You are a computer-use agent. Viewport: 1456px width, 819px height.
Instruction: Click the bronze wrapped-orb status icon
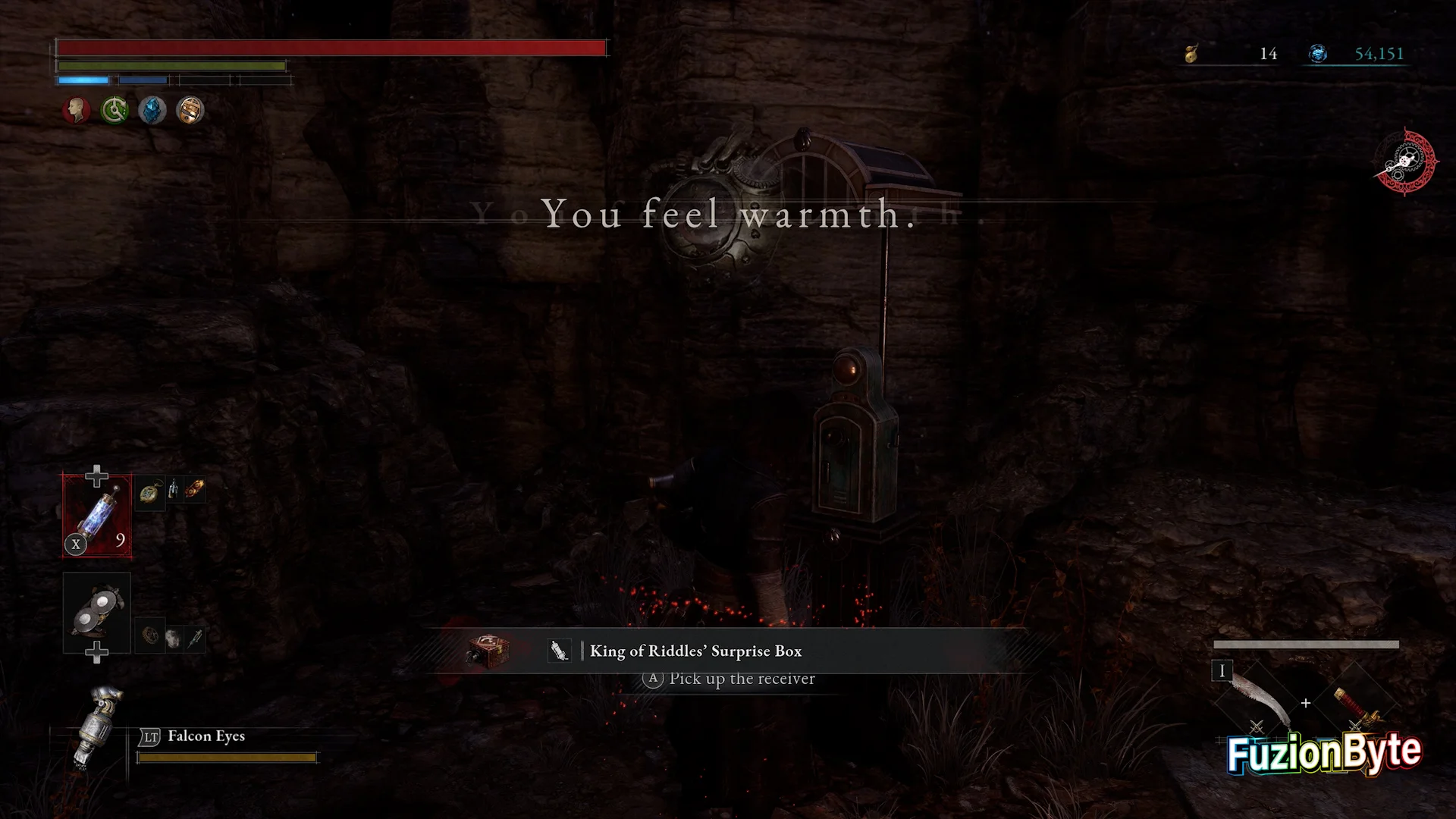coord(190,111)
